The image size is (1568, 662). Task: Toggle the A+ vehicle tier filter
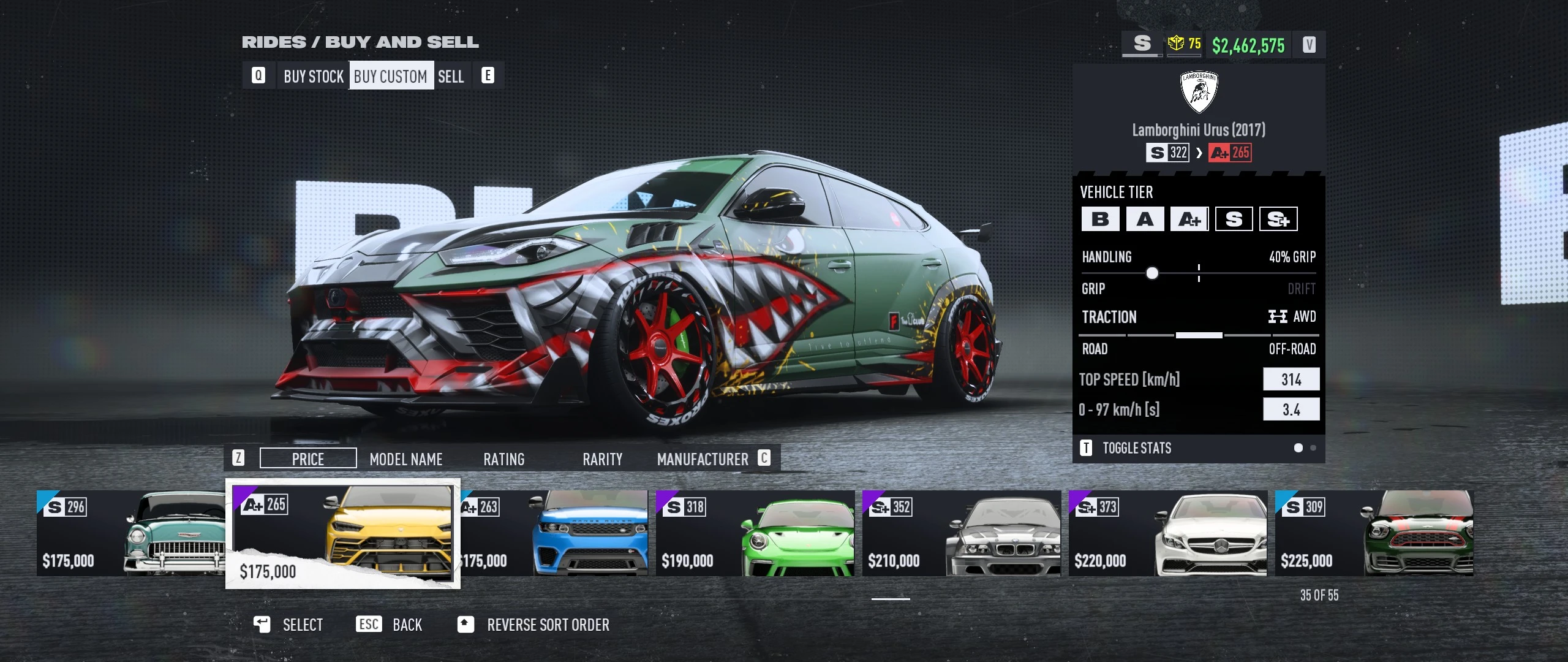coord(1188,219)
